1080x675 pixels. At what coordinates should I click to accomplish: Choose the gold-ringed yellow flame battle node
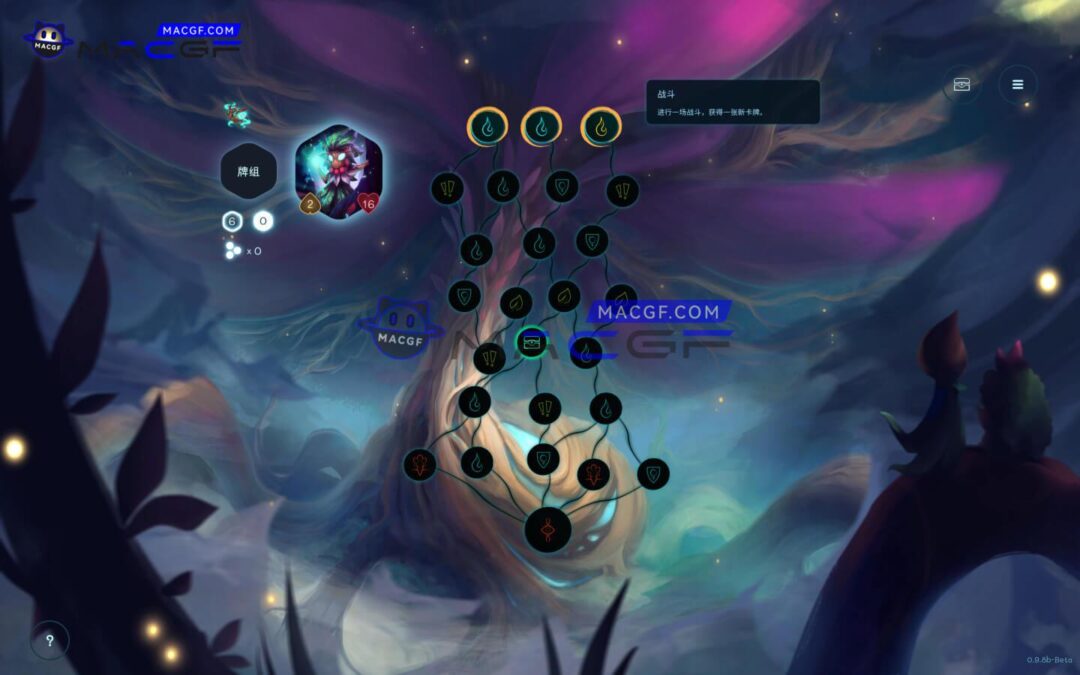(x=601, y=126)
